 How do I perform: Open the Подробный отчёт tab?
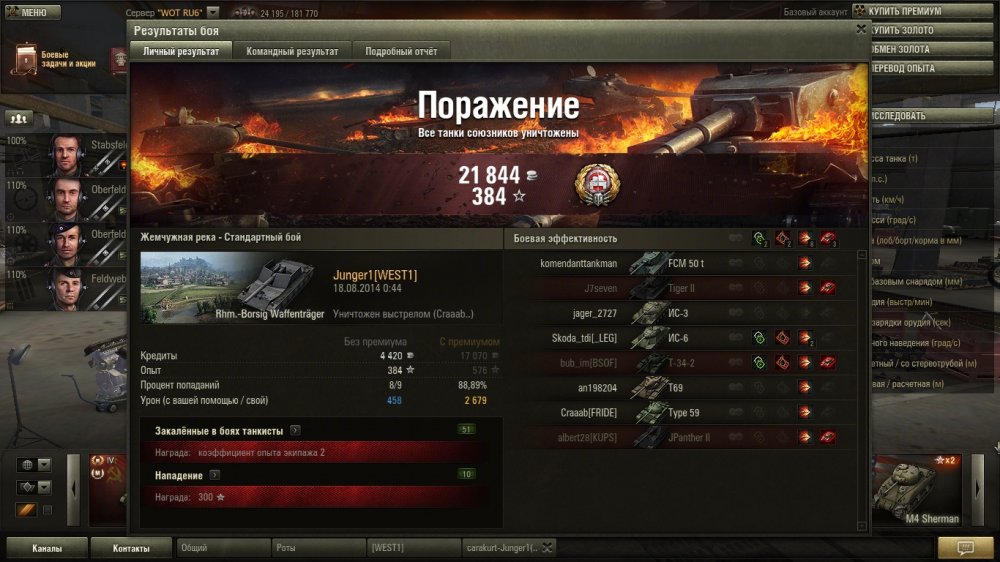400,51
